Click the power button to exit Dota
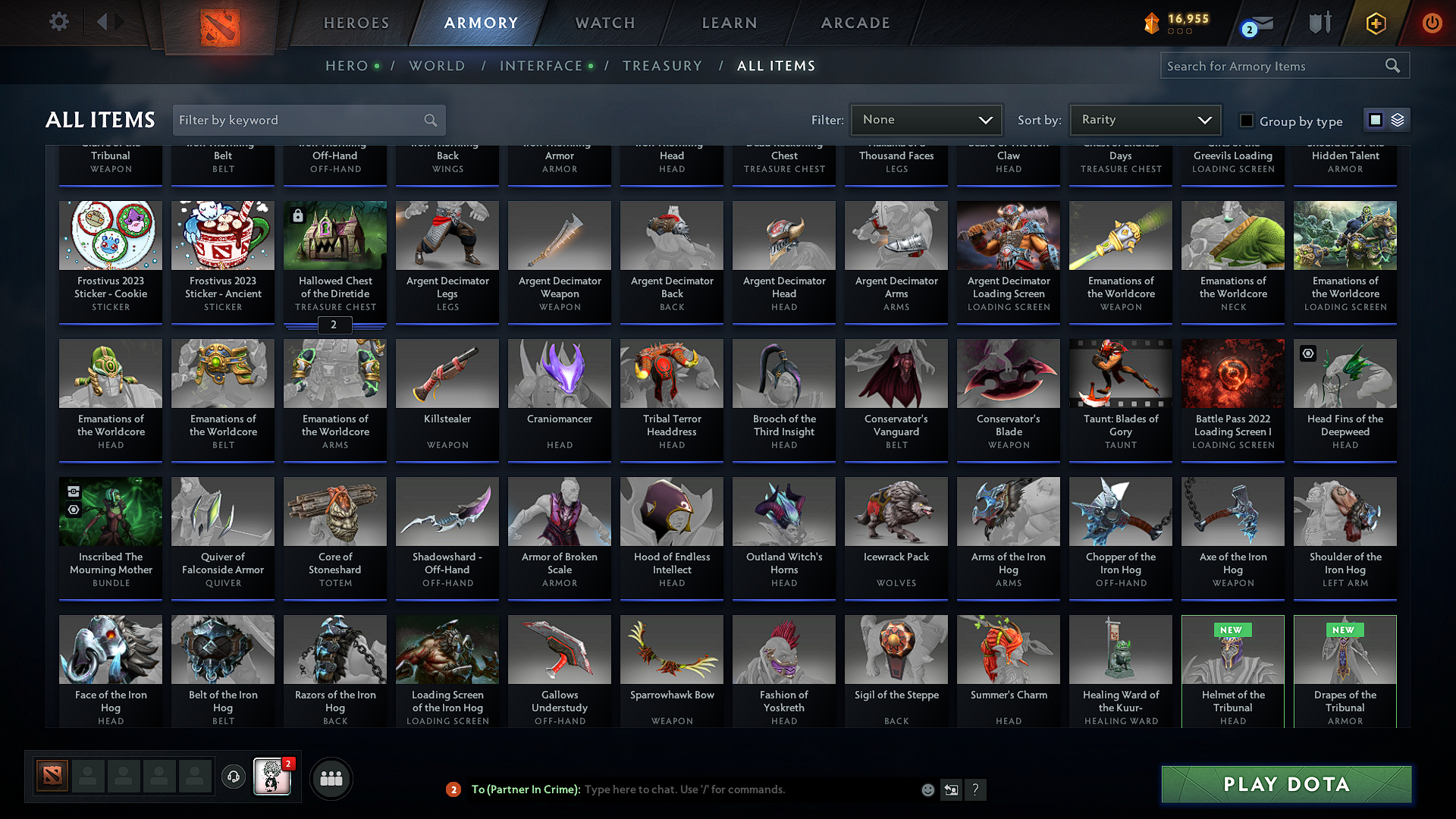The width and height of the screenshot is (1456, 819). coord(1432,23)
